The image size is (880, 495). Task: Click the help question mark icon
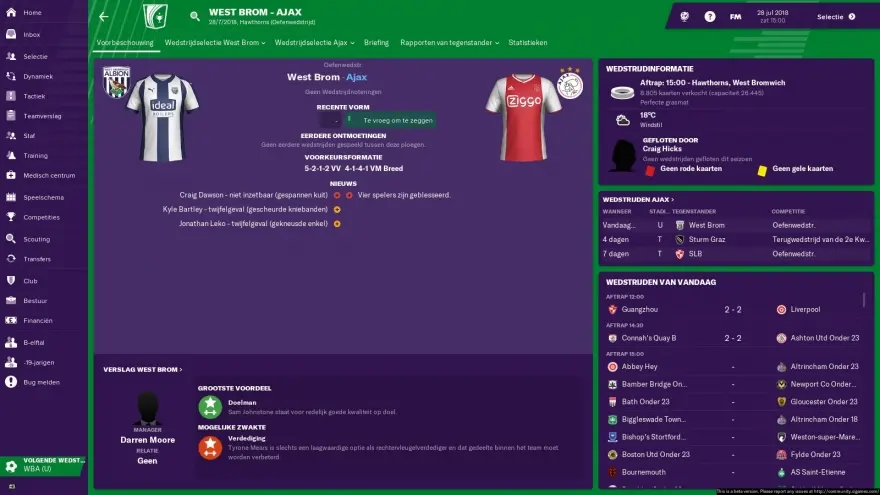tap(710, 17)
